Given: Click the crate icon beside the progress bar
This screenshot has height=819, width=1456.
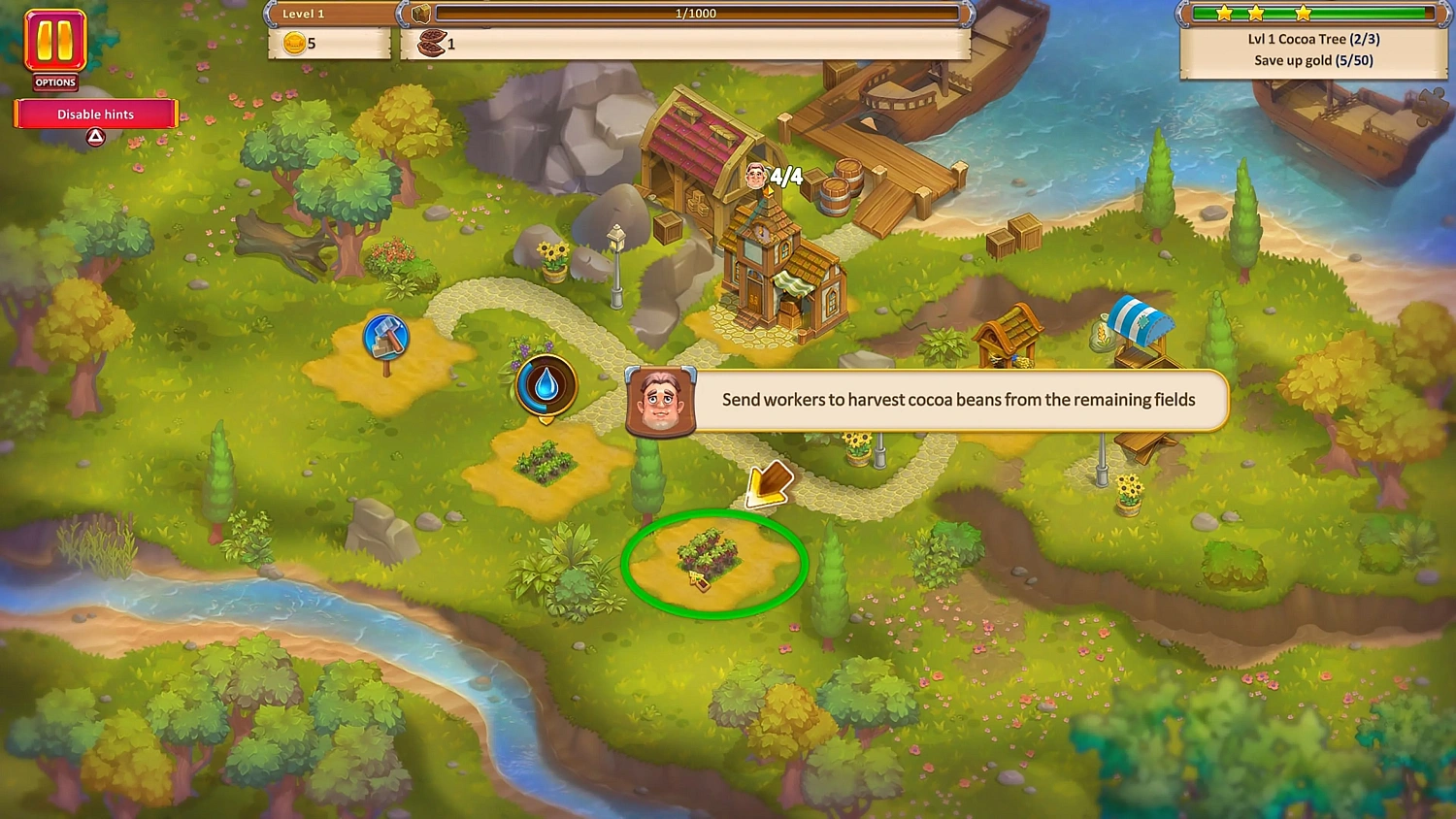Looking at the screenshot, I should 419,13.
